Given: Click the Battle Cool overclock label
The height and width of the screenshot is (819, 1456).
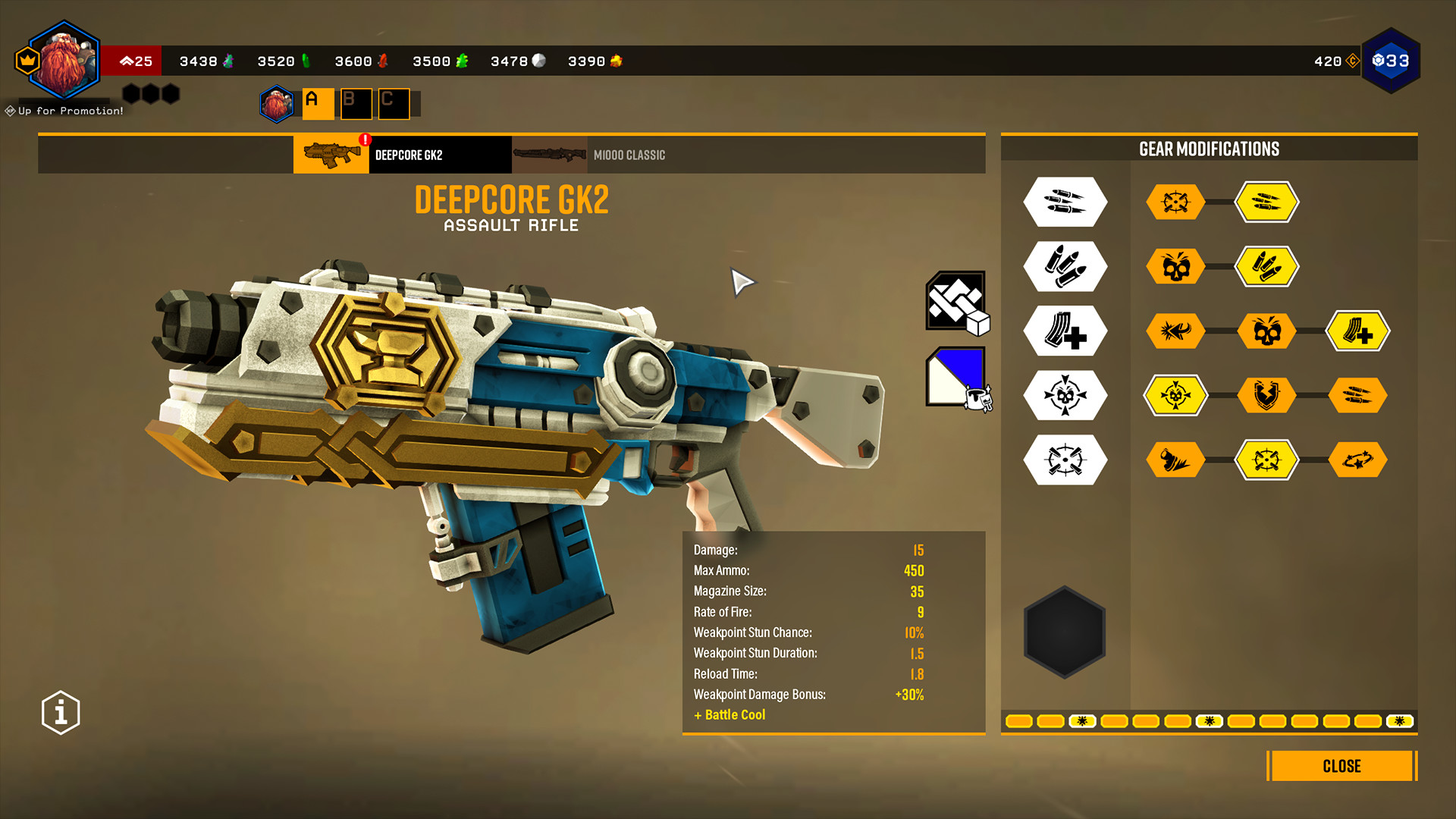Looking at the screenshot, I should tap(729, 714).
